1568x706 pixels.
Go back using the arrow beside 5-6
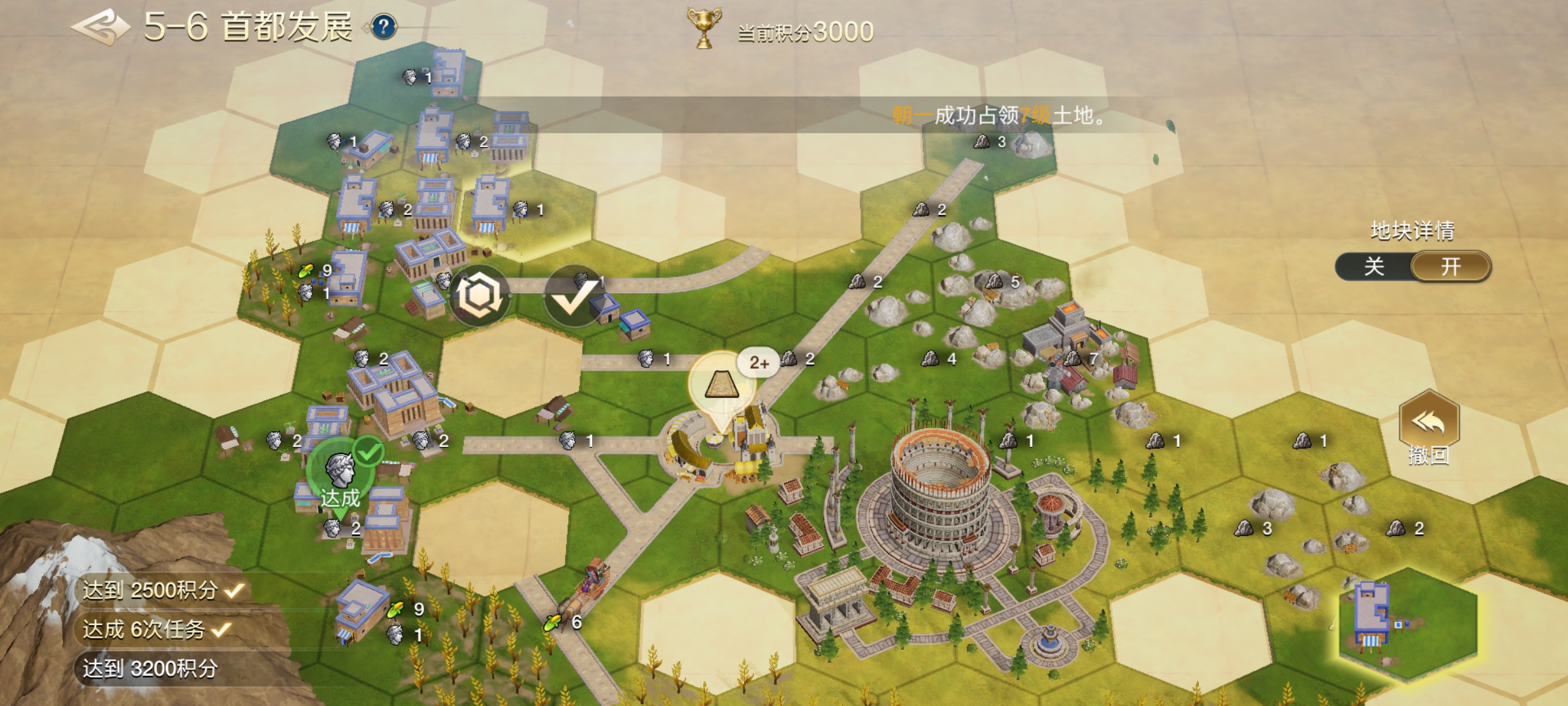pyautogui.click(x=100, y=27)
